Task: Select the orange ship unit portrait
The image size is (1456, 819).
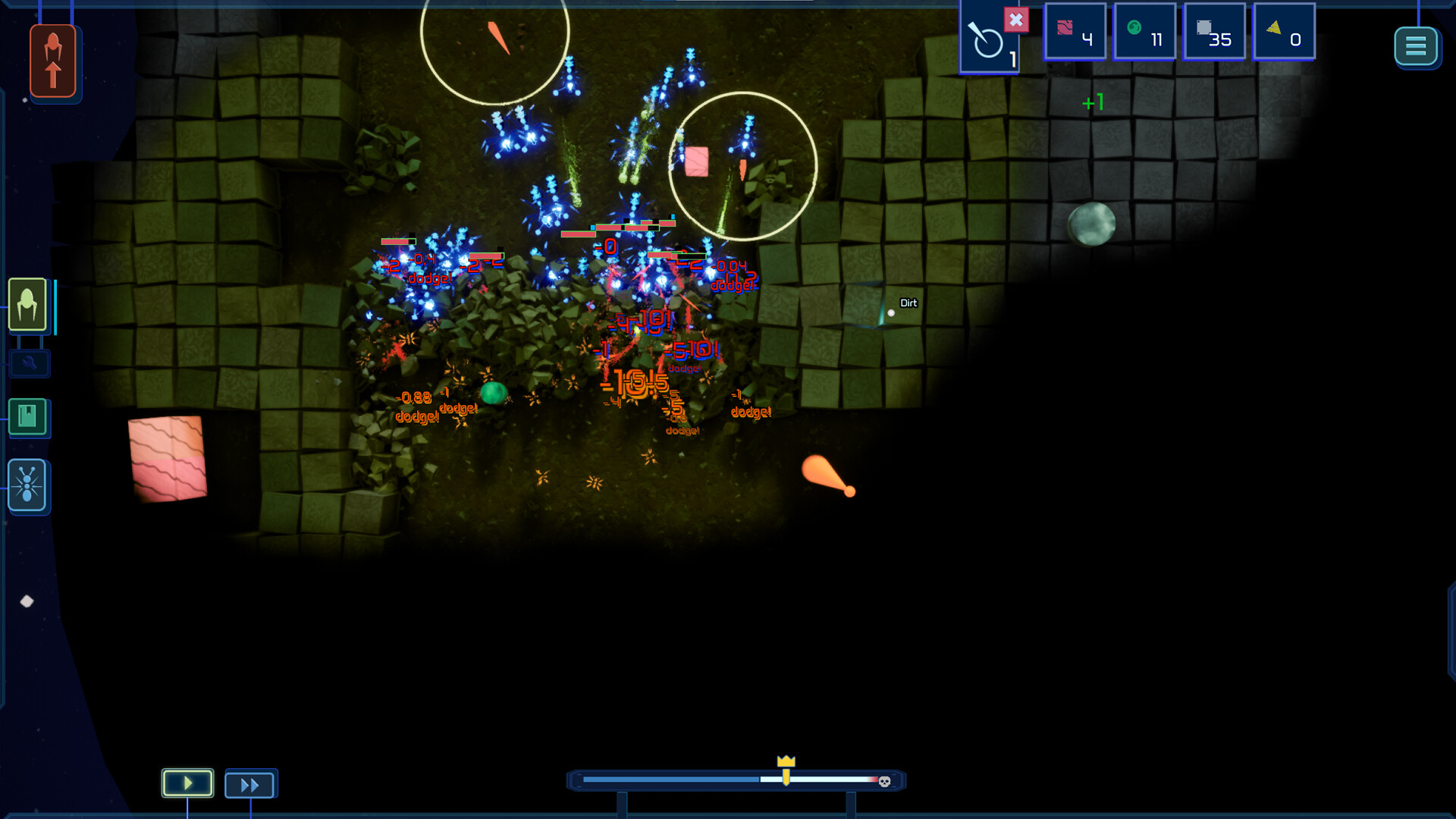Action: tap(54, 61)
